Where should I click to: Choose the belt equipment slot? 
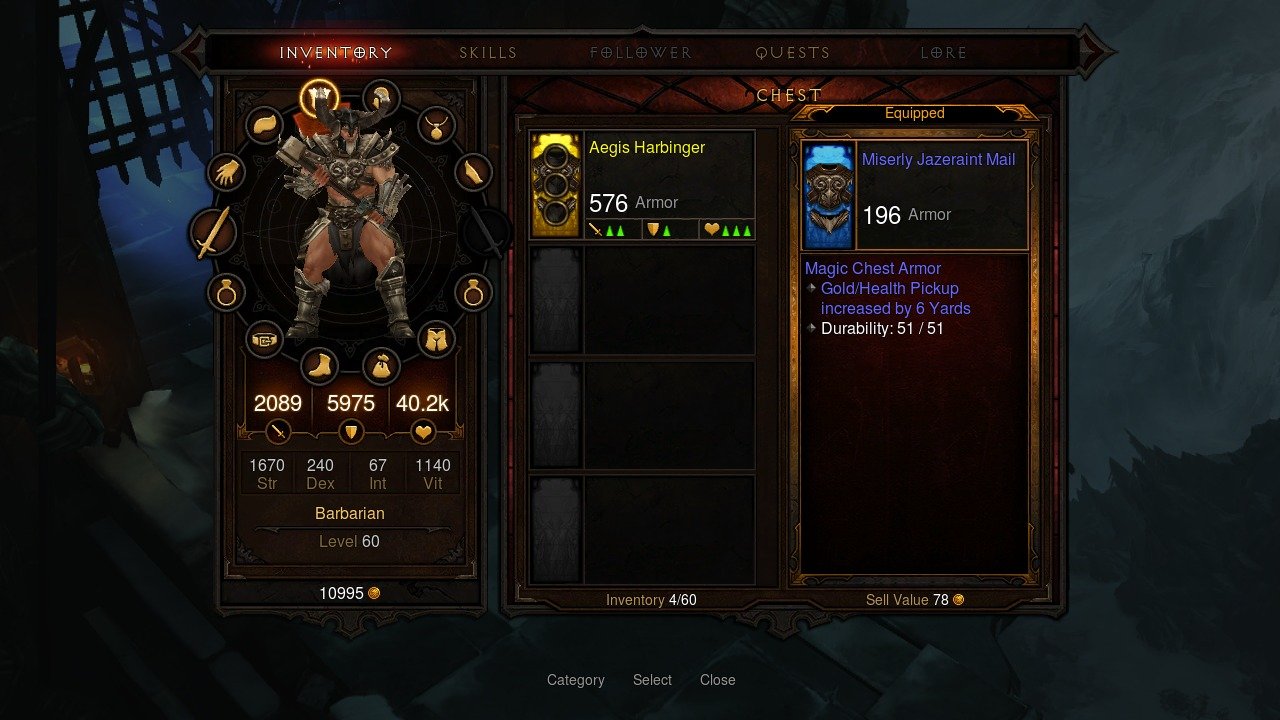point(263,340)
